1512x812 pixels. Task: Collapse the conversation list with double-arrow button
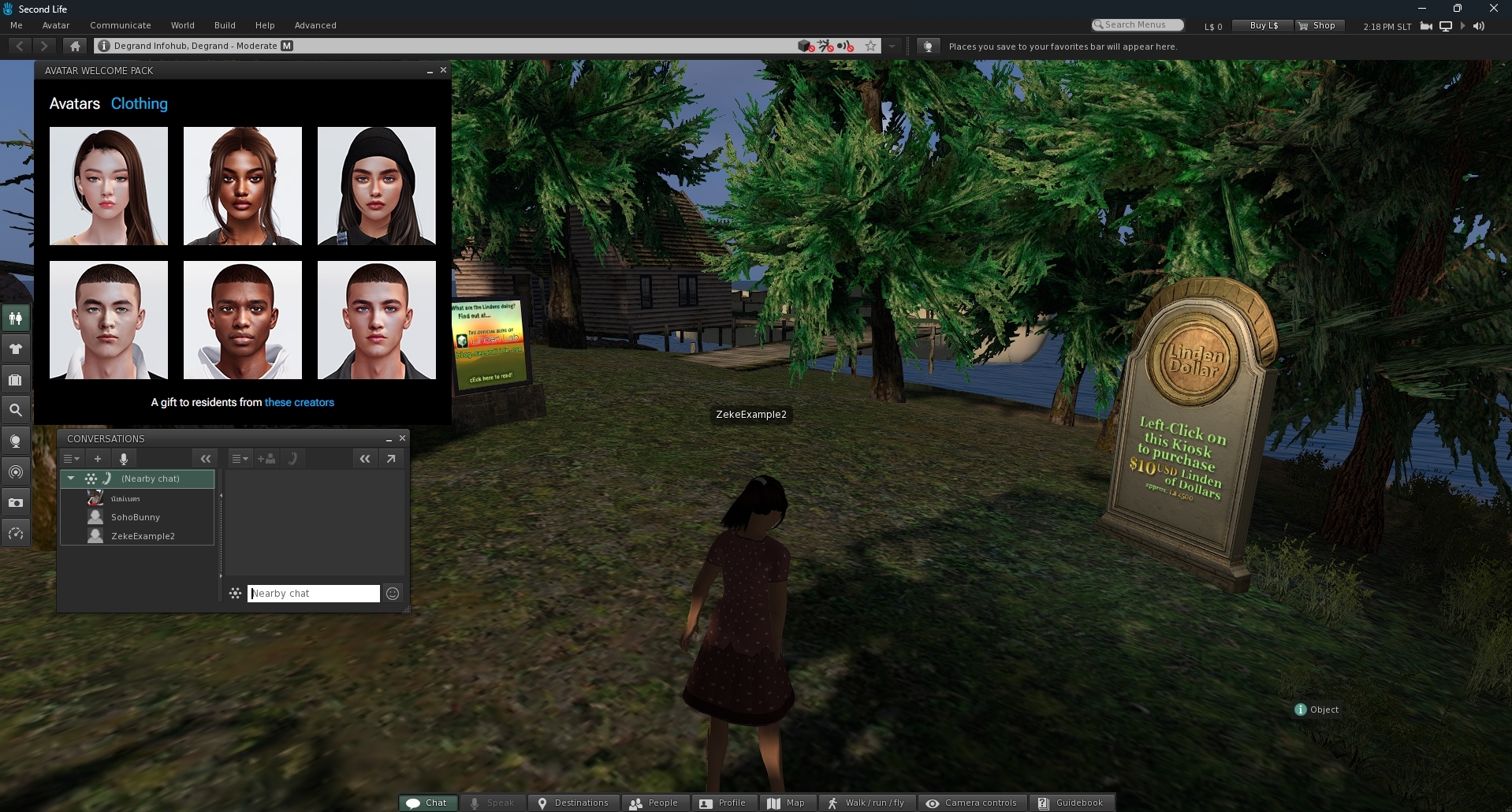(206, 458)
